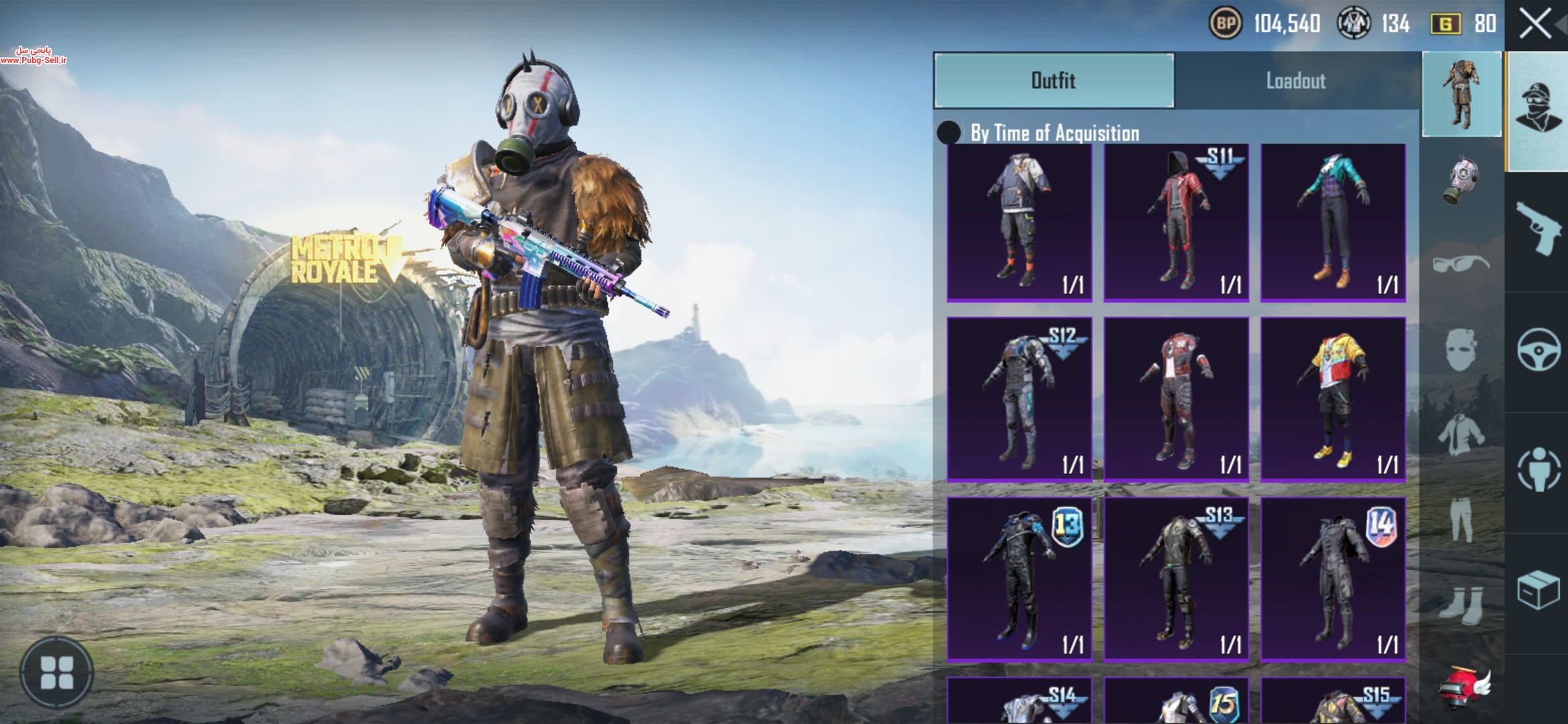Open the box crate section
Image resolution: width=1568 pixels, height=724 pixels.
click(1538, 591)
